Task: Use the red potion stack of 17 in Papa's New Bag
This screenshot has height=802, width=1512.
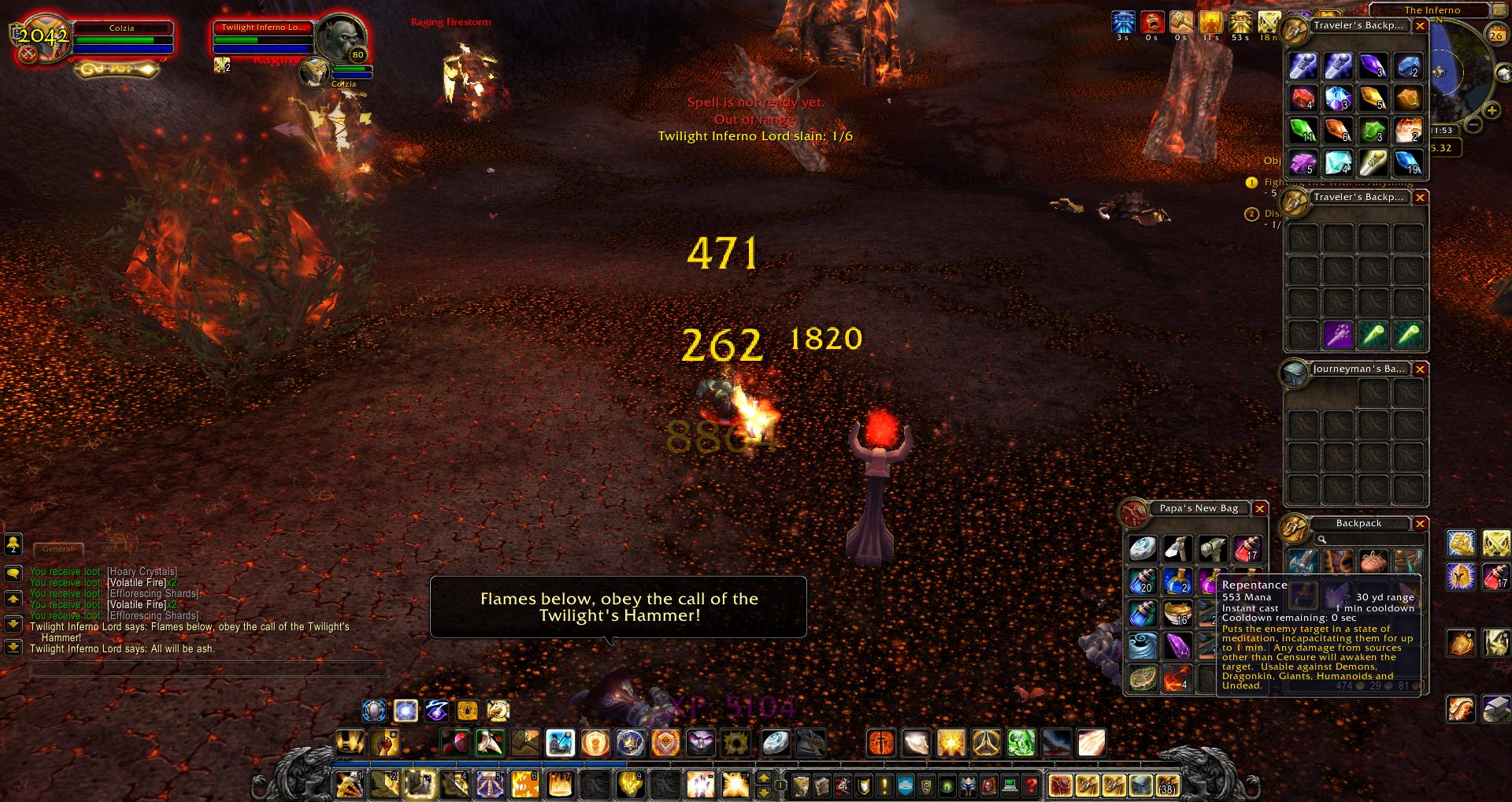Action: [x=1247, y=548]
